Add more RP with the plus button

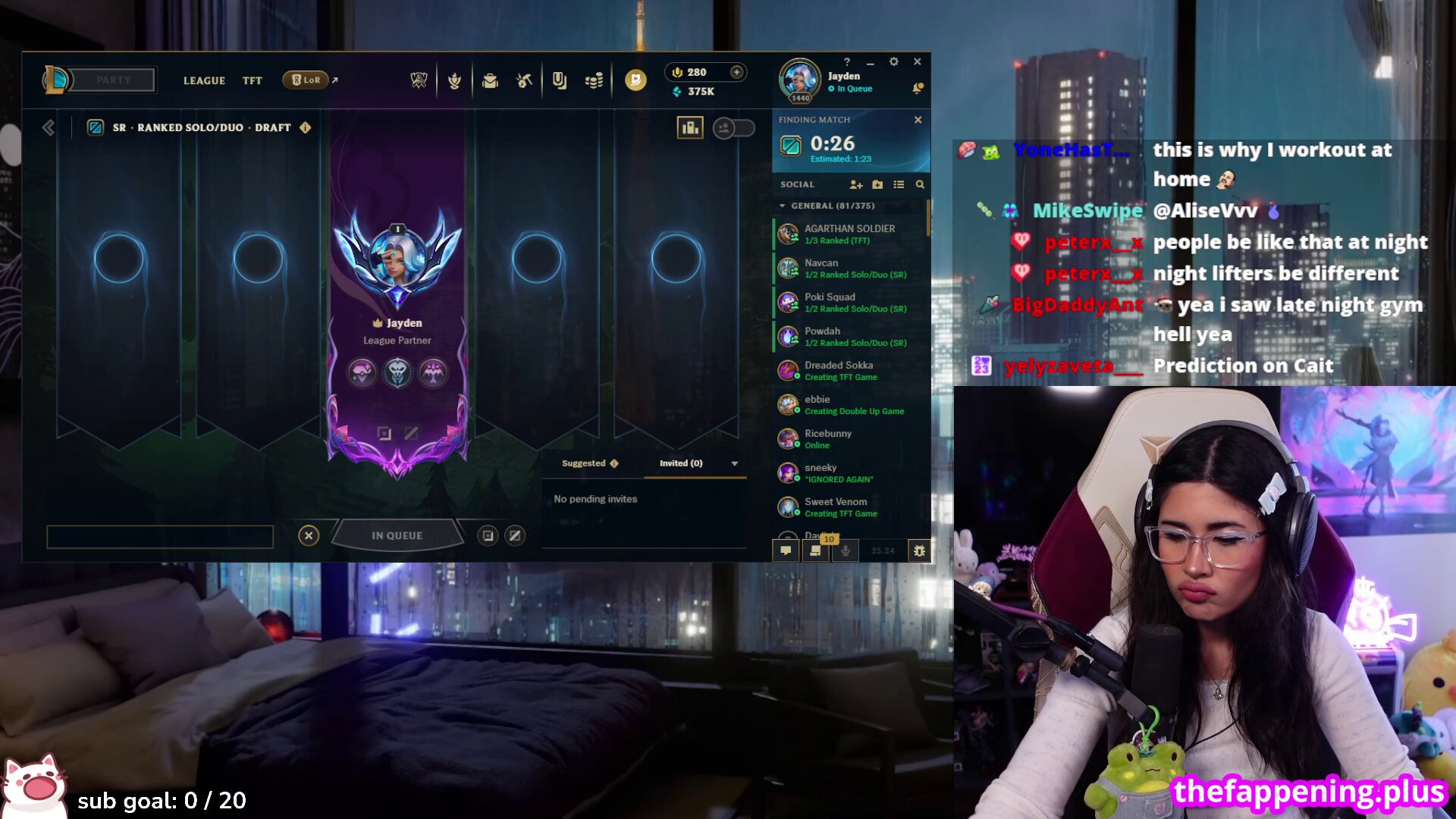[x=736, y=72]
